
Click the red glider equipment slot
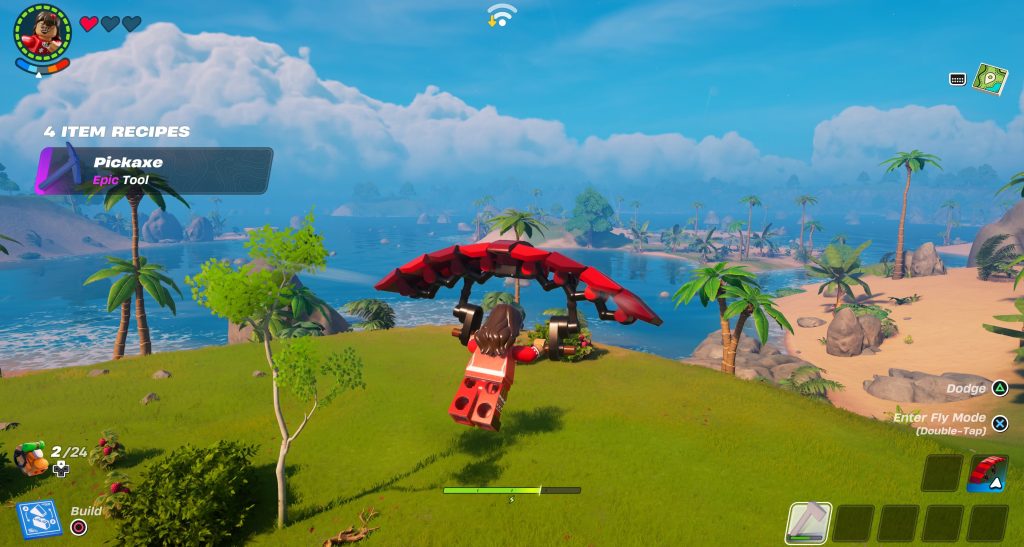(x=987, y=473)
